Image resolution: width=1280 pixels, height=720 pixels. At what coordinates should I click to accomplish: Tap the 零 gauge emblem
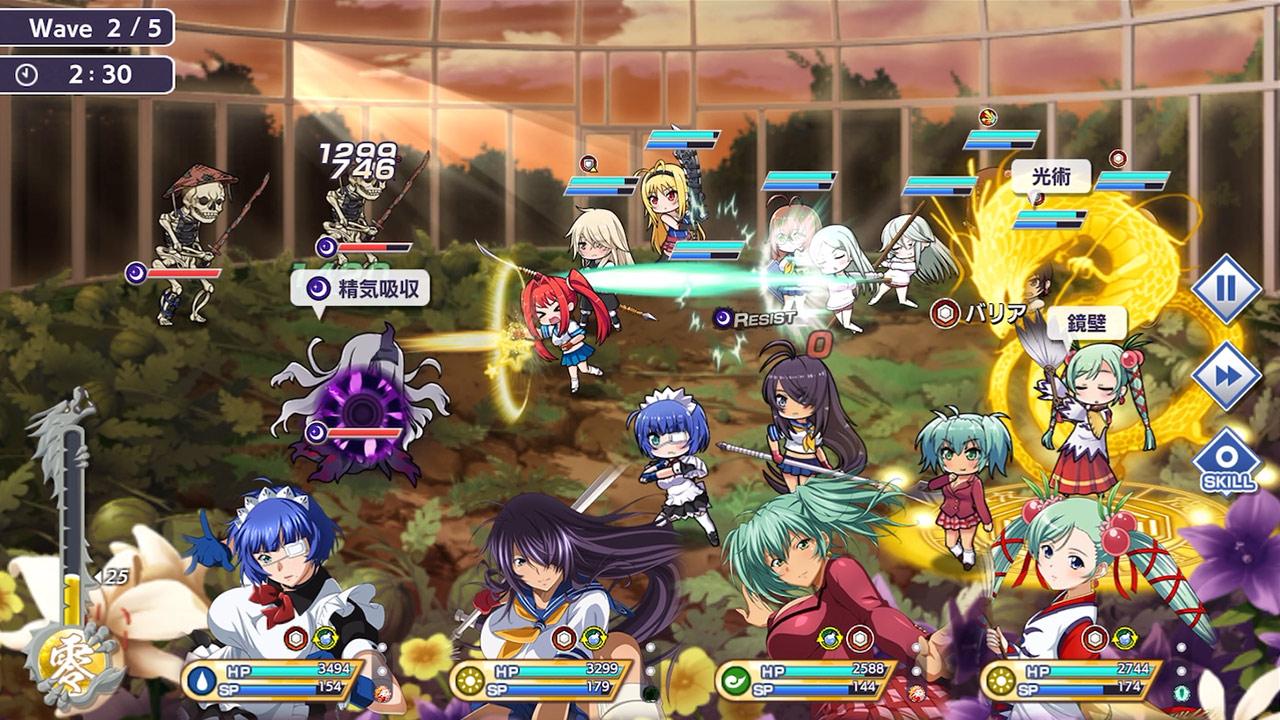(72, 666)
